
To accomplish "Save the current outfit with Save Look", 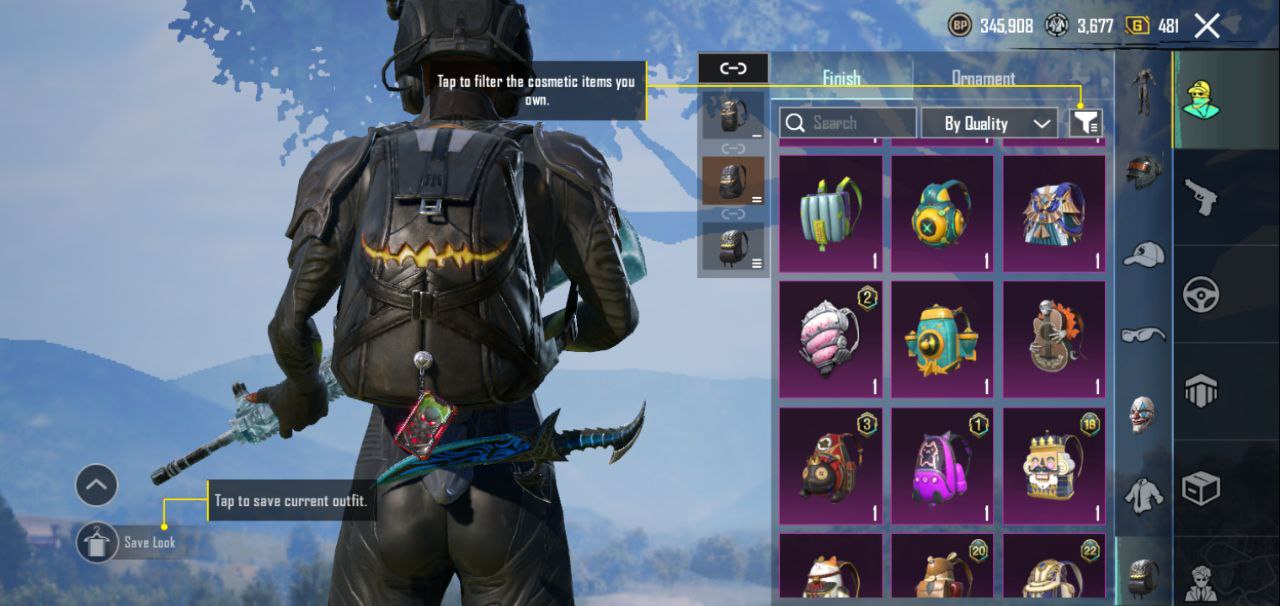I will [99, 542].
